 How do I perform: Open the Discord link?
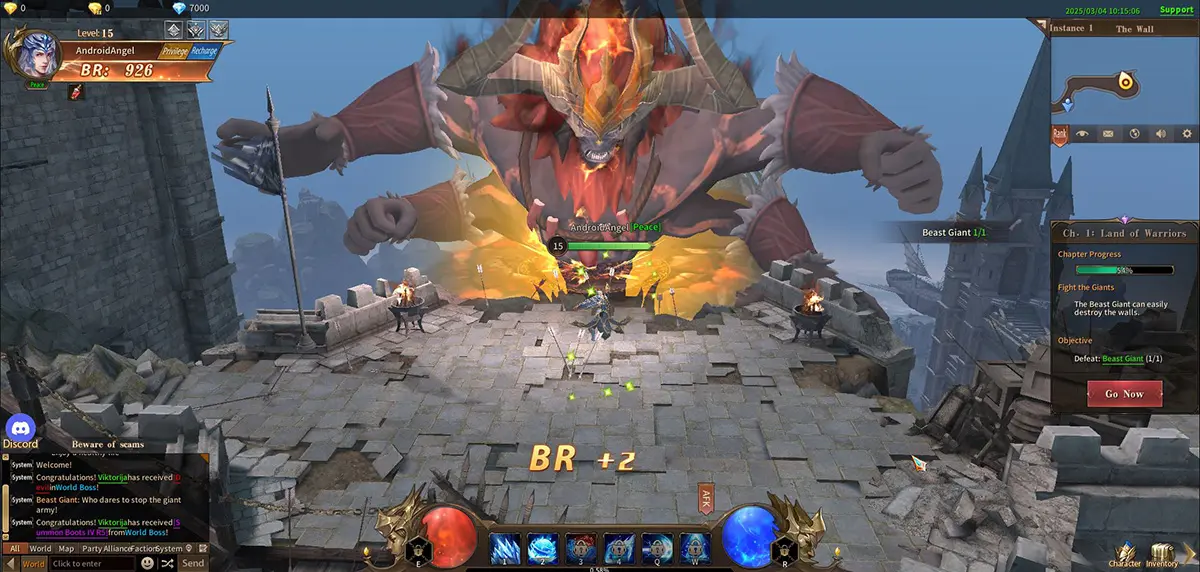pos(20,432)
